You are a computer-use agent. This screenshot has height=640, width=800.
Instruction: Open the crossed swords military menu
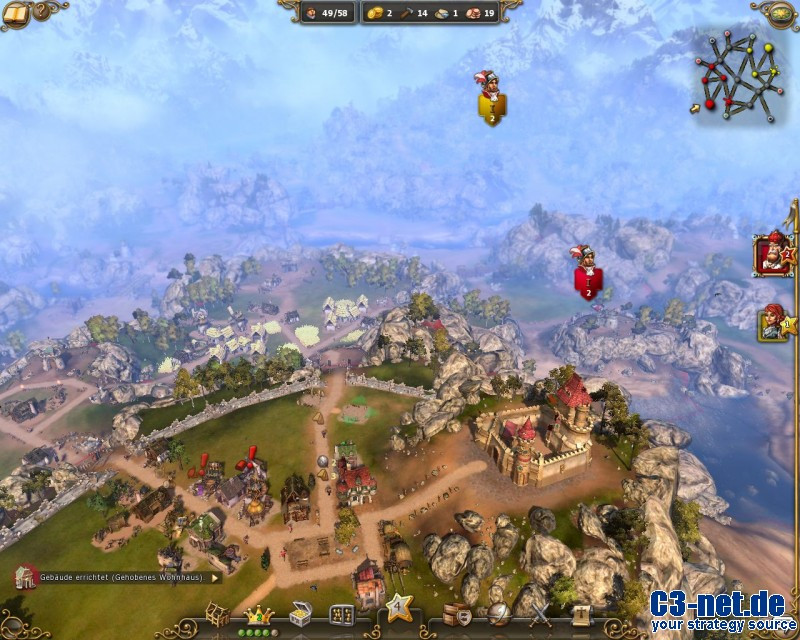click(x=540, y=614)
